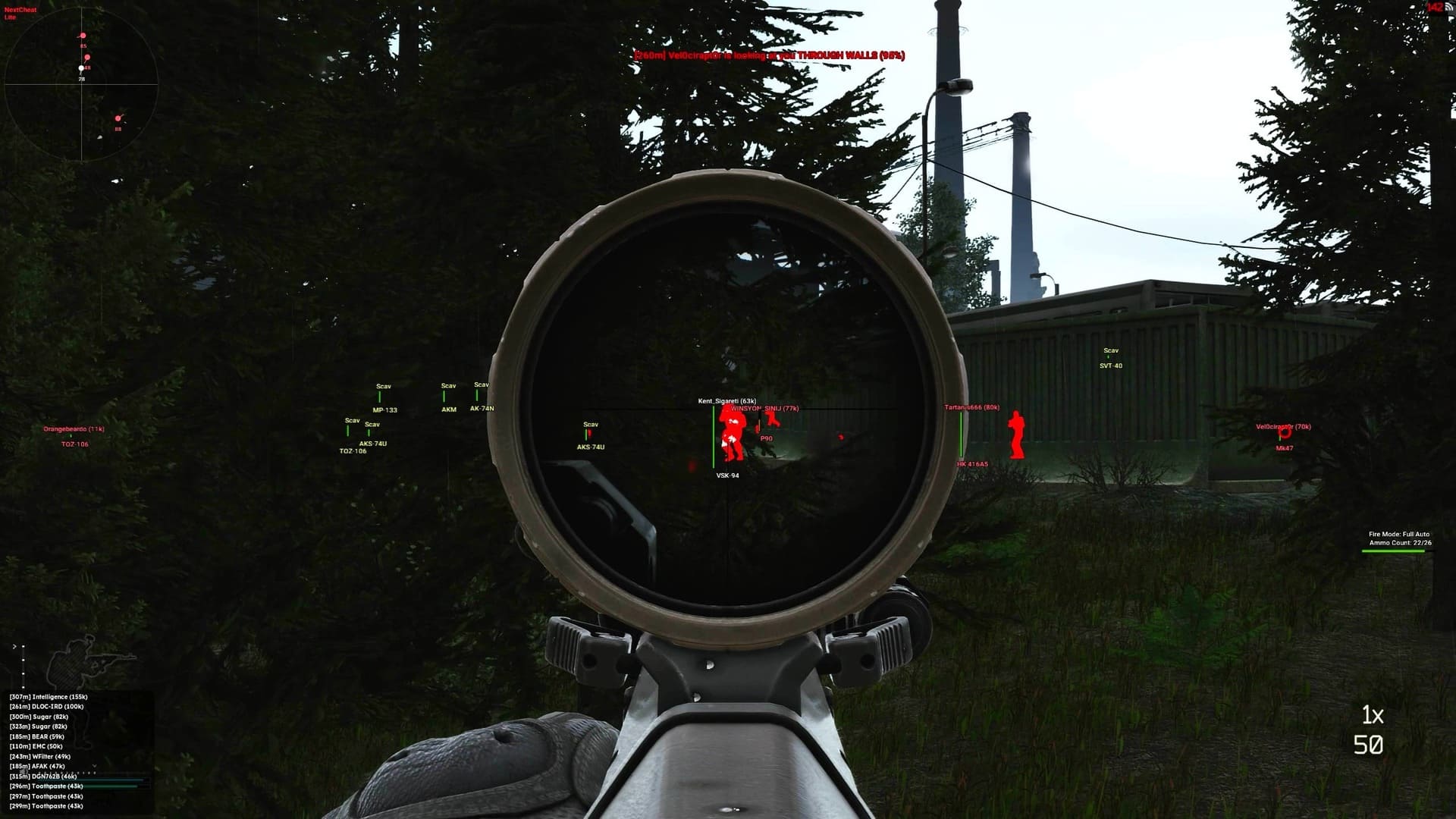Select the Tartarus666 player marker

coord(973,407)
